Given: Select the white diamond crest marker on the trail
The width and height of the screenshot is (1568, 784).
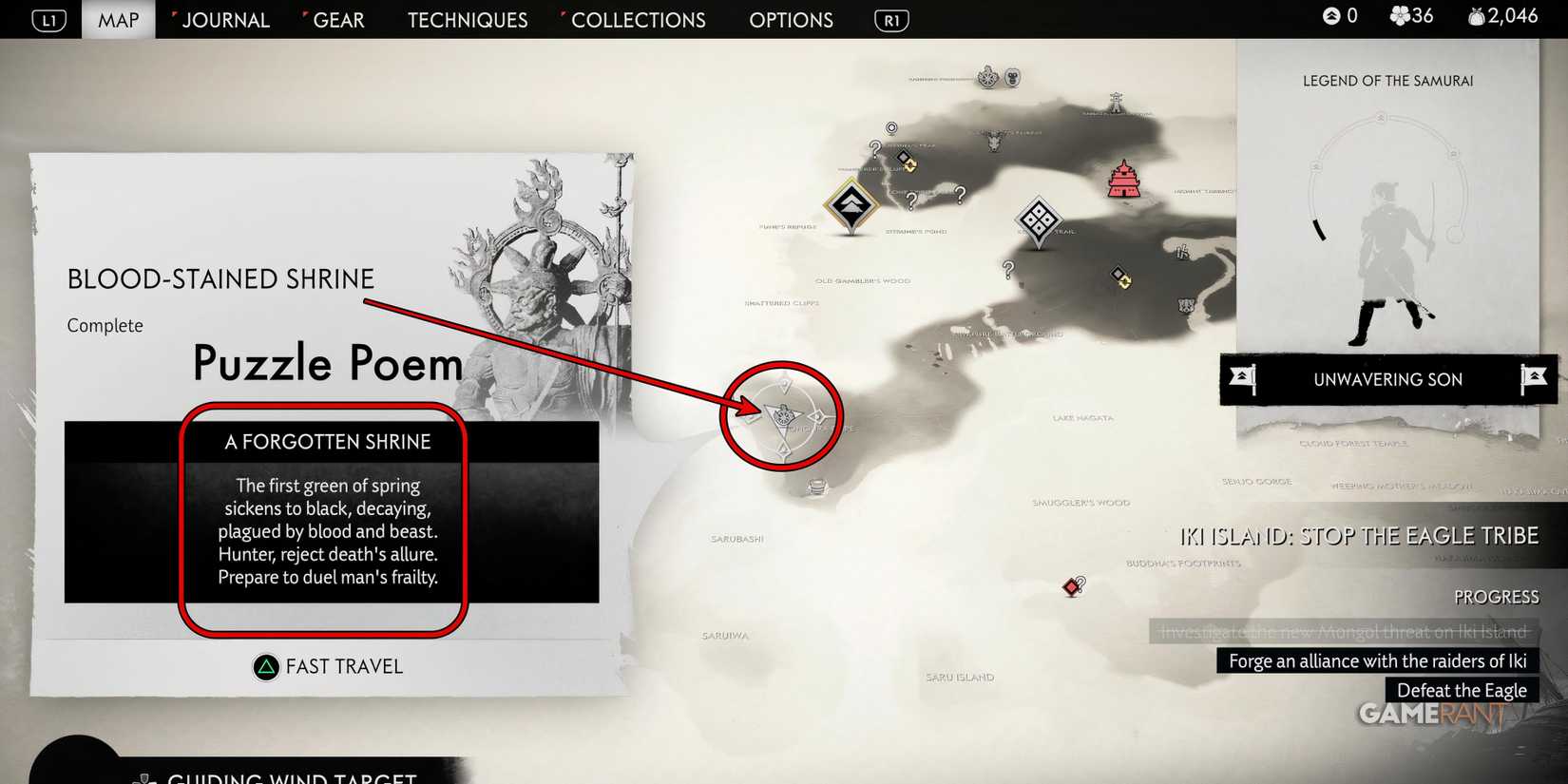Looking at the screenshot, I should point(1040,221).
